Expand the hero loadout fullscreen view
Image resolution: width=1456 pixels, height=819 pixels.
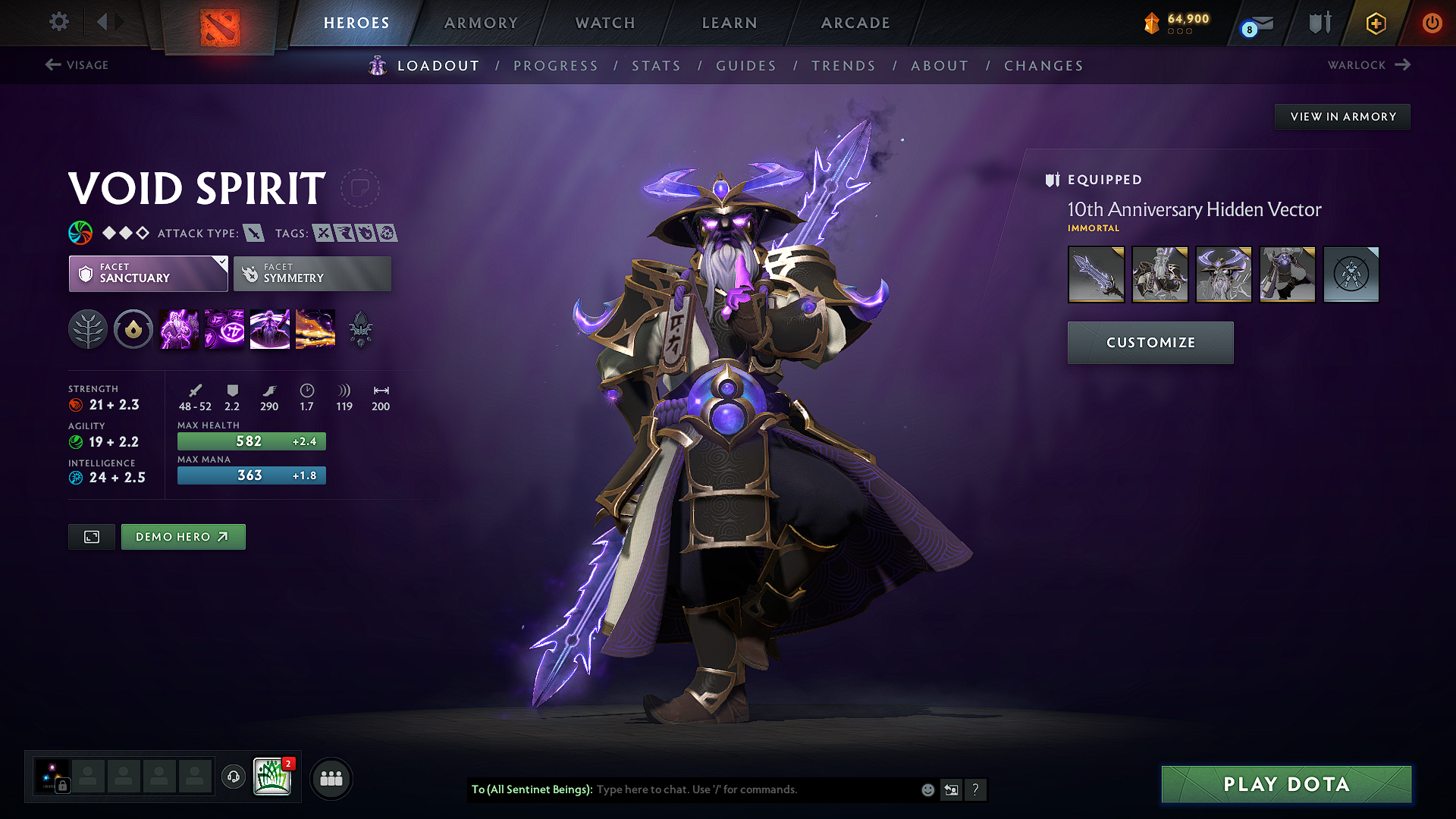click(x=91, y=536)
